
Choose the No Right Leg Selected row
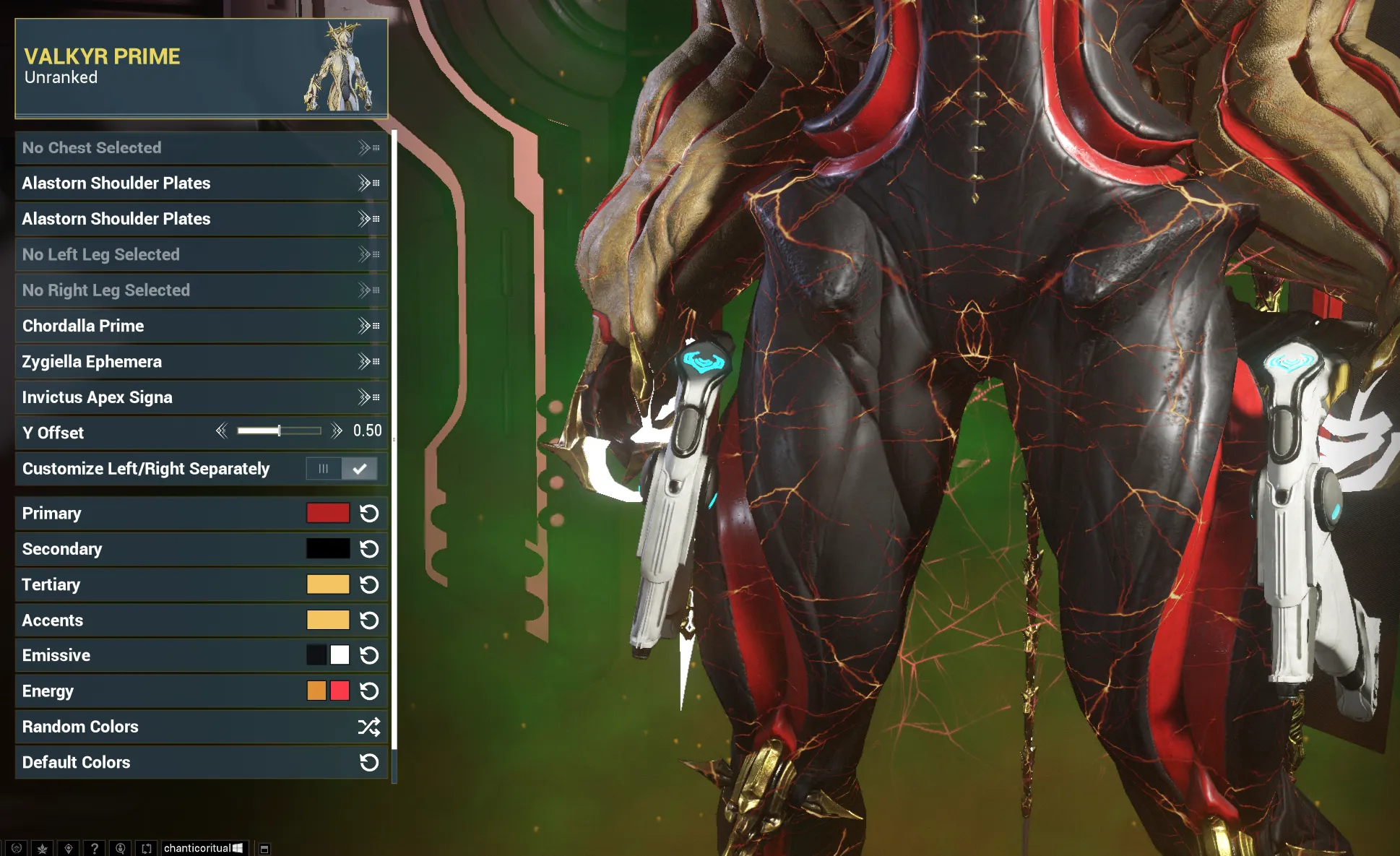coord(201,290)
